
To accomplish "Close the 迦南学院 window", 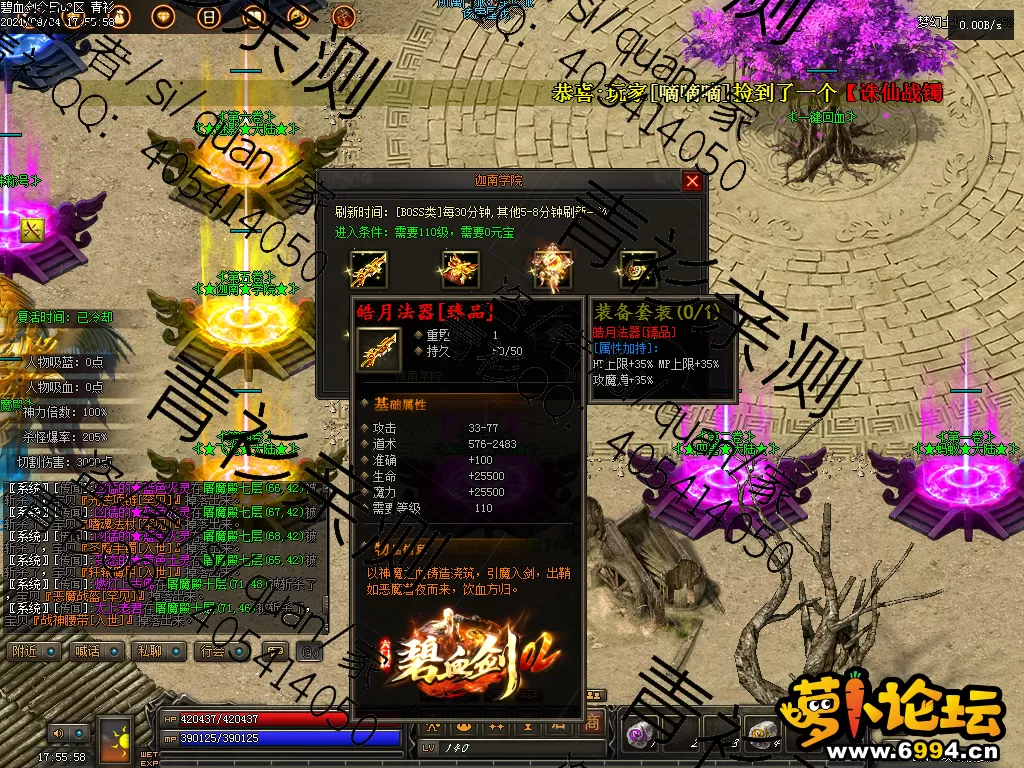I will tap(692, 181).
